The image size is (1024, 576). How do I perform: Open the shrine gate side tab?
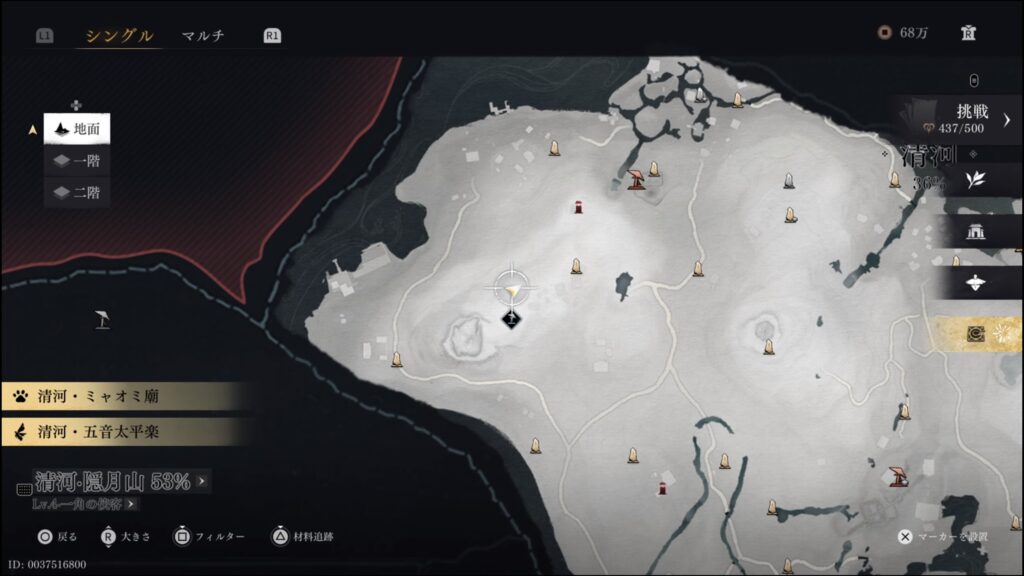(x=976, y=232)
